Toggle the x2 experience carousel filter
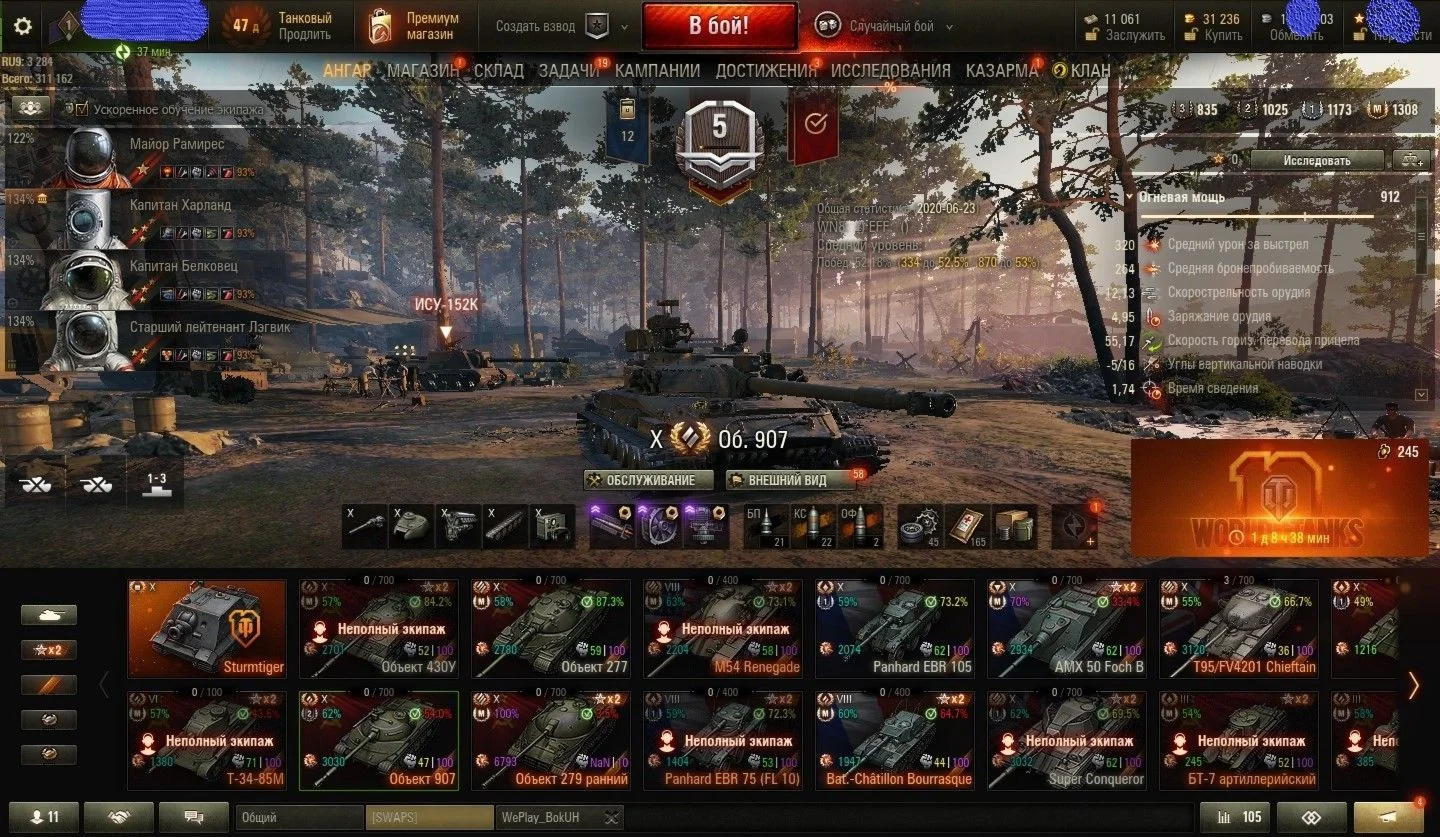The width and height of the screenshot is (1440, 837). pos(48,649)
